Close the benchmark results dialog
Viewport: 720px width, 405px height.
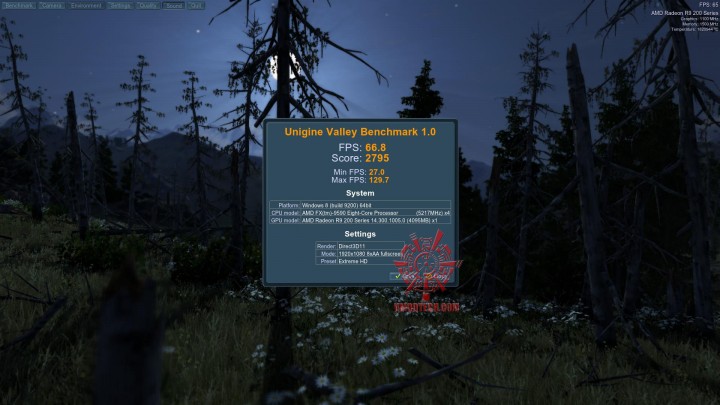435,276
